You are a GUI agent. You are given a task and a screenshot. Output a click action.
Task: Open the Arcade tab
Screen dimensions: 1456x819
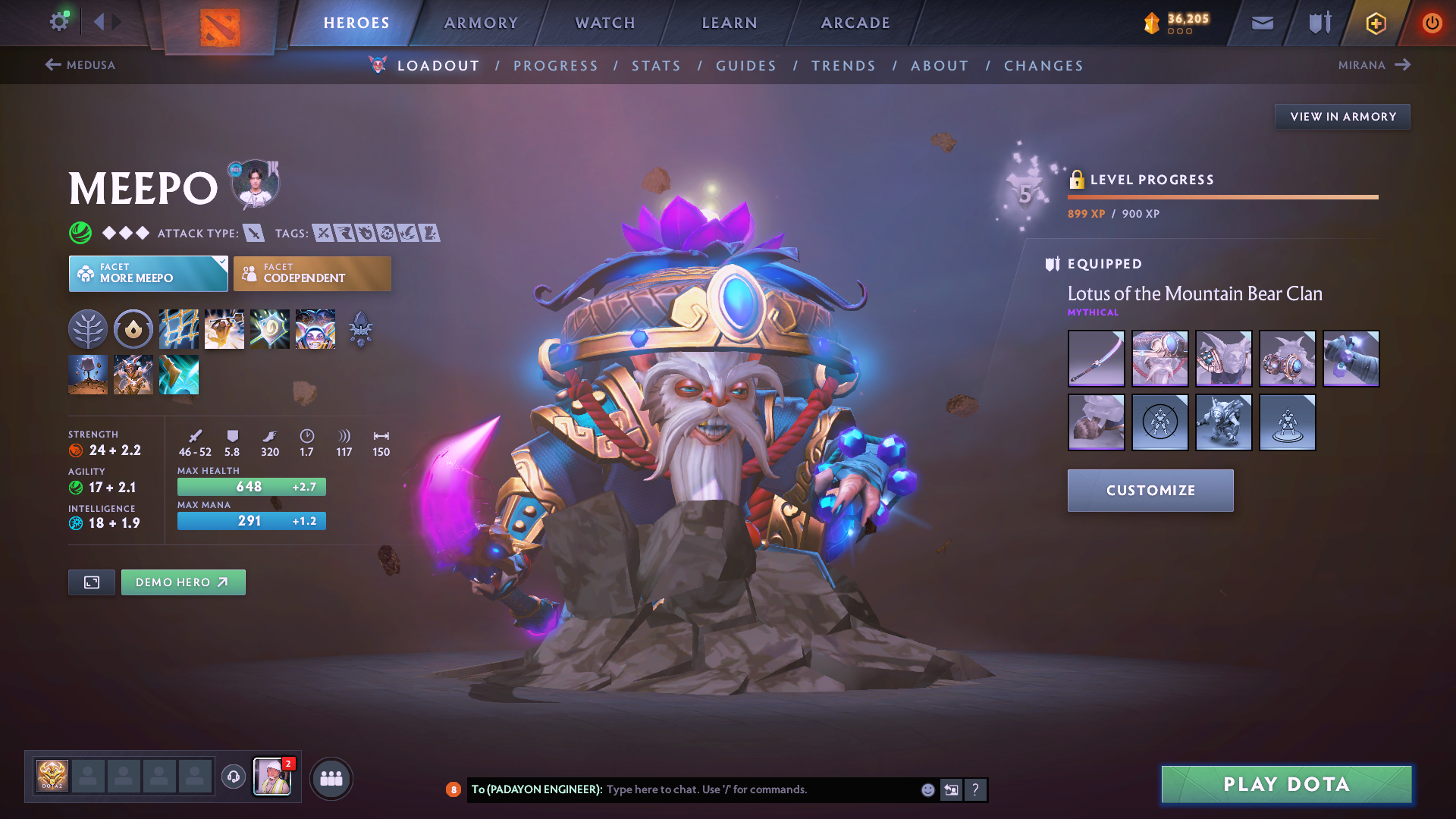tap(855, 23)
